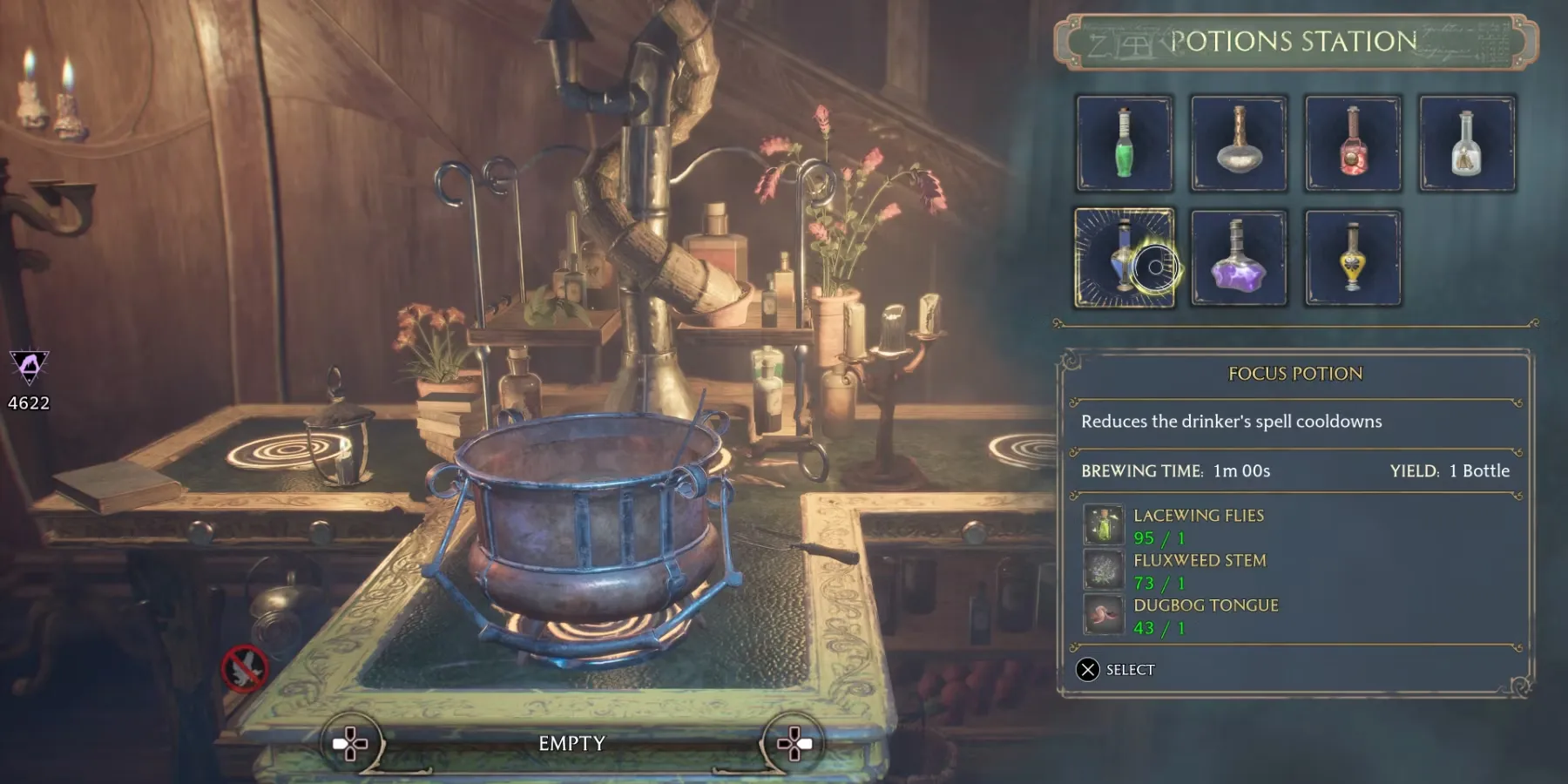Choose the grey Edurus Potion recipe
Image resolution: width=1568 pixels, height=784 pixels.
pos(1239,144)
